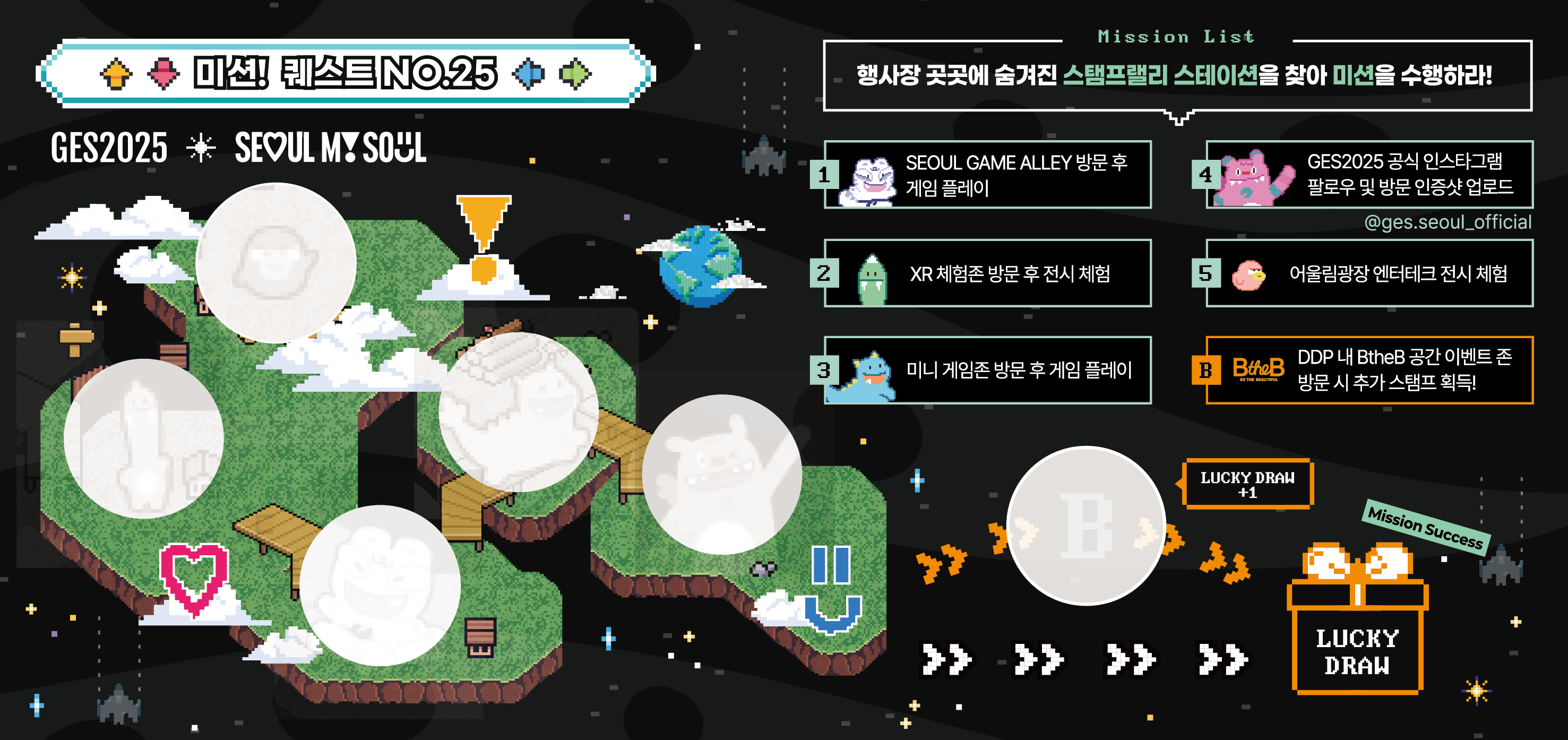Image resolution: width=1568 pixels, height=740 pixels.
Task: Open mission 2 XR 체험존 entry
Action: 987,273
